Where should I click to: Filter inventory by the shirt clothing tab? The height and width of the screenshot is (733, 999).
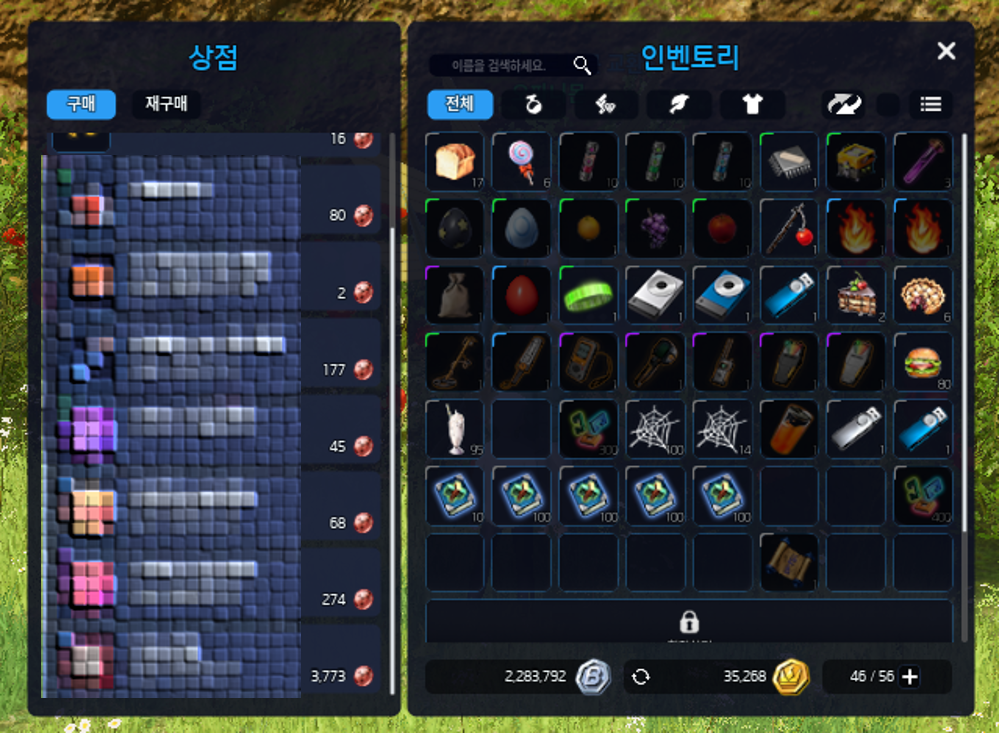(752, 104)
